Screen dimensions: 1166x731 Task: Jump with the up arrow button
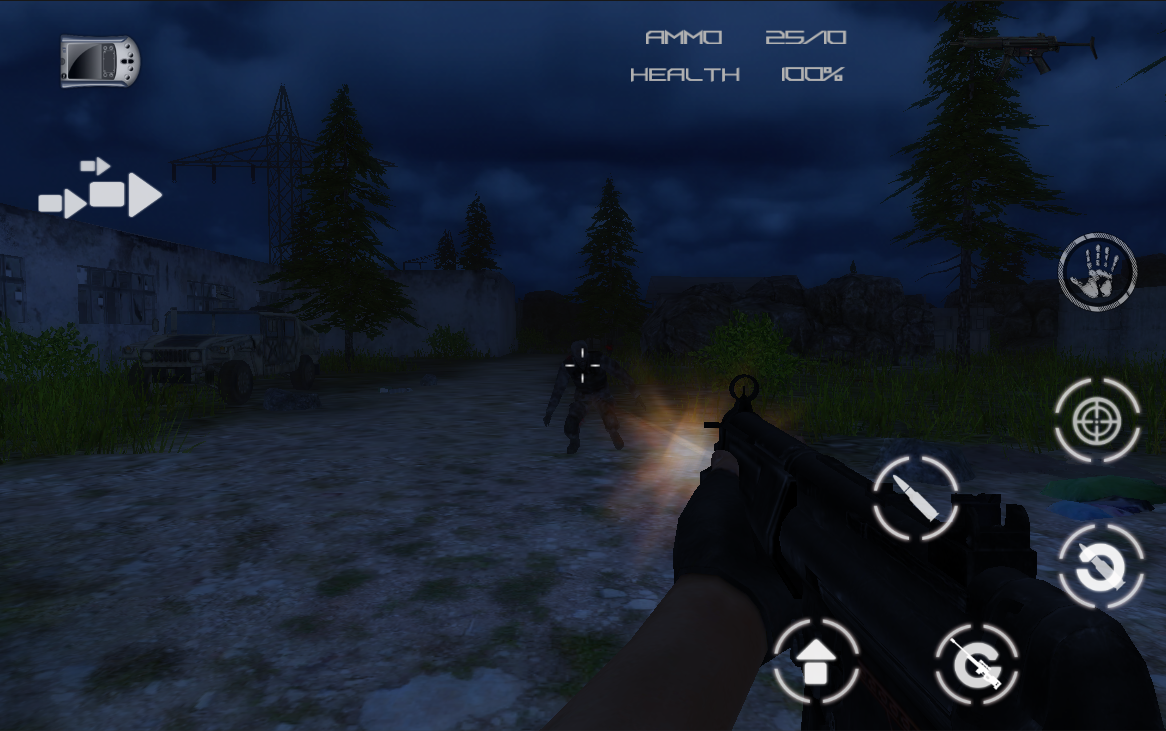pyautogui.click(x=816, y=660)
